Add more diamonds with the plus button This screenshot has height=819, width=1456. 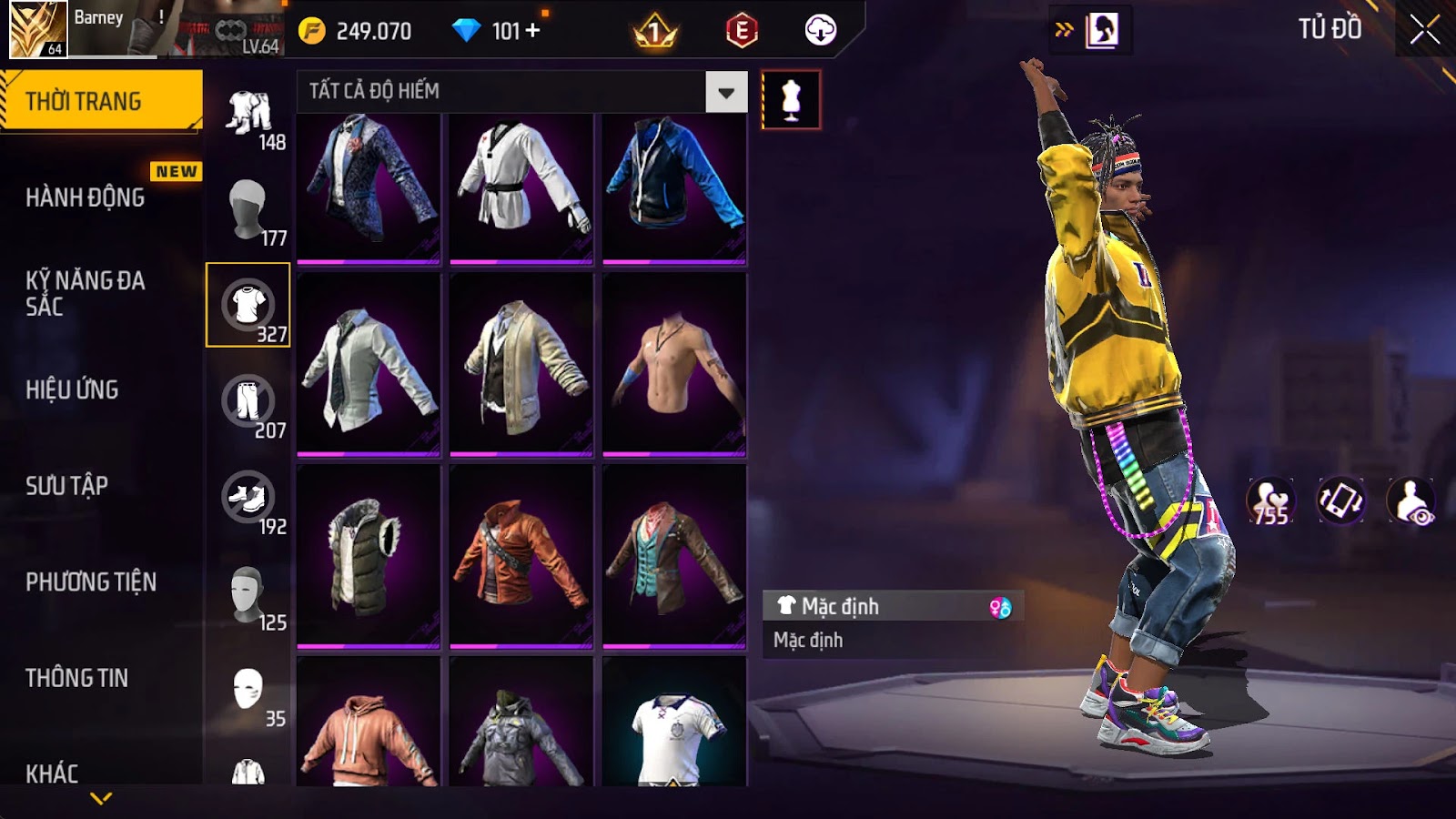532,31
